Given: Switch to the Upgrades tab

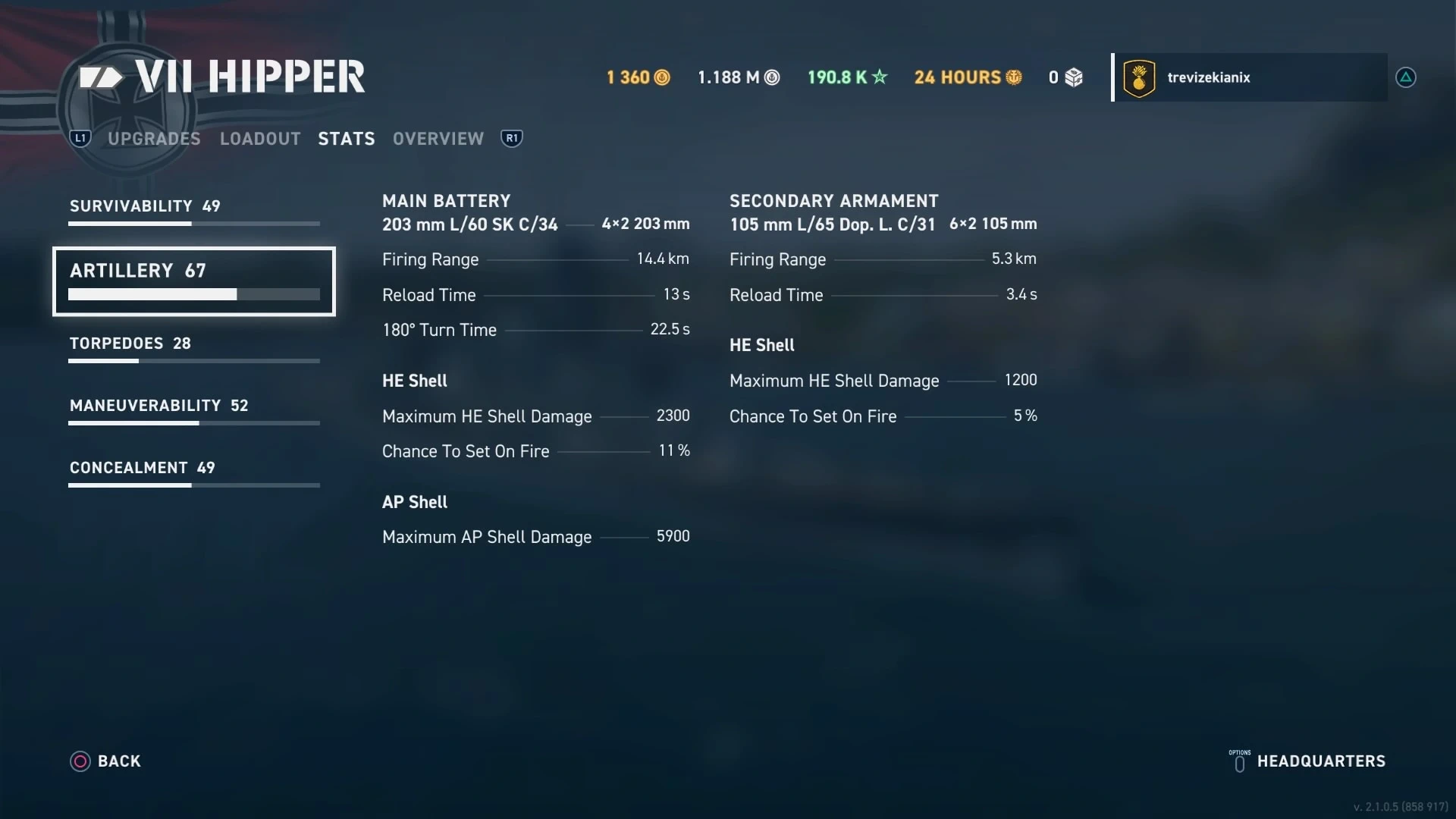Looking at the screenshot, I should coord(154,139).
